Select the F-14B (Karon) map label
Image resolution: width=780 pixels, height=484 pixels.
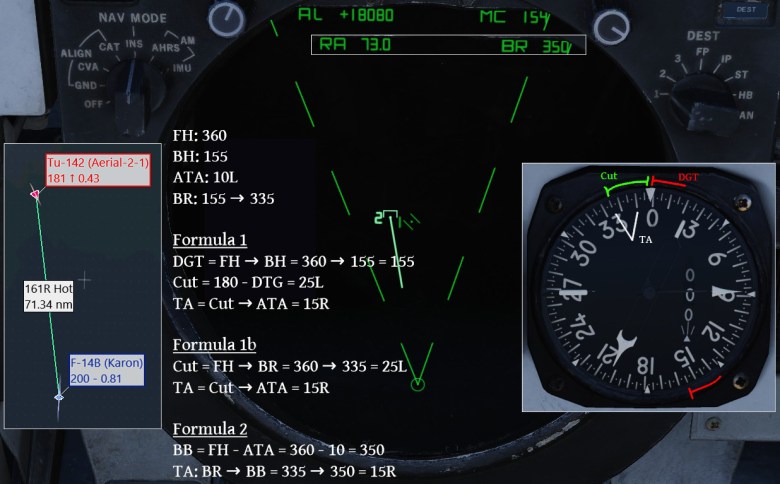107,370
